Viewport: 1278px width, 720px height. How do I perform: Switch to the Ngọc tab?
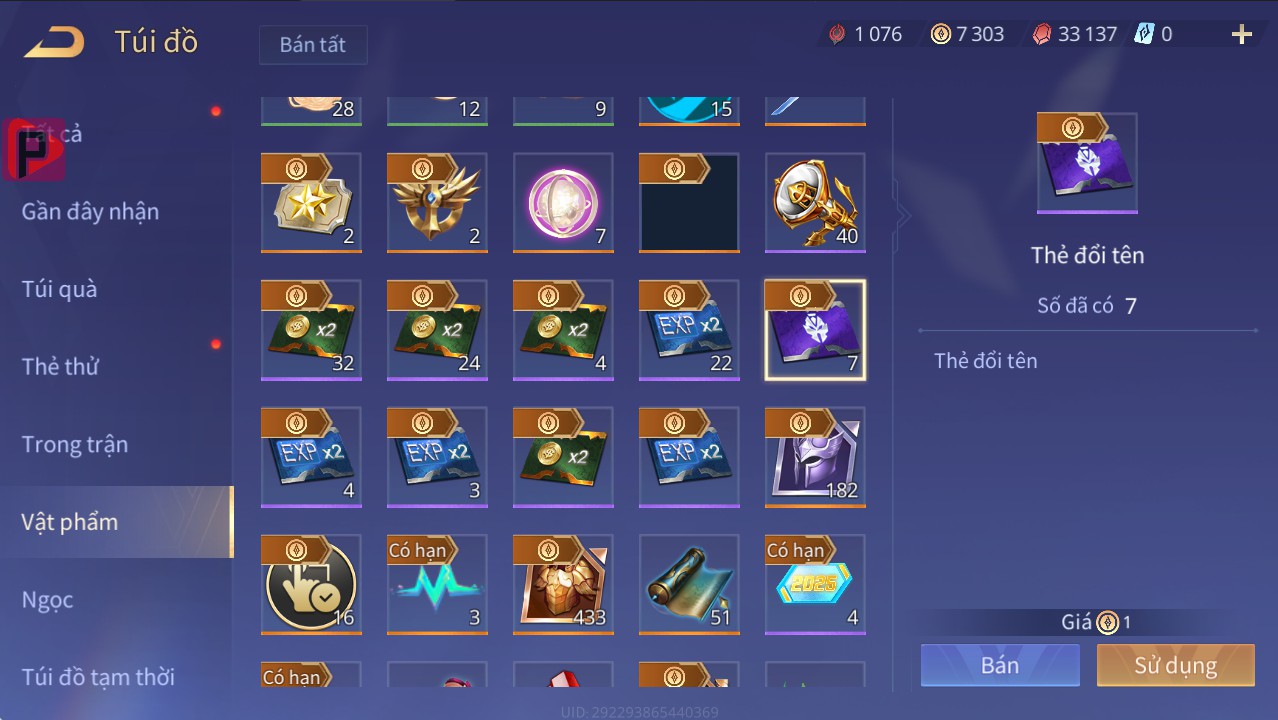[48, 599]
